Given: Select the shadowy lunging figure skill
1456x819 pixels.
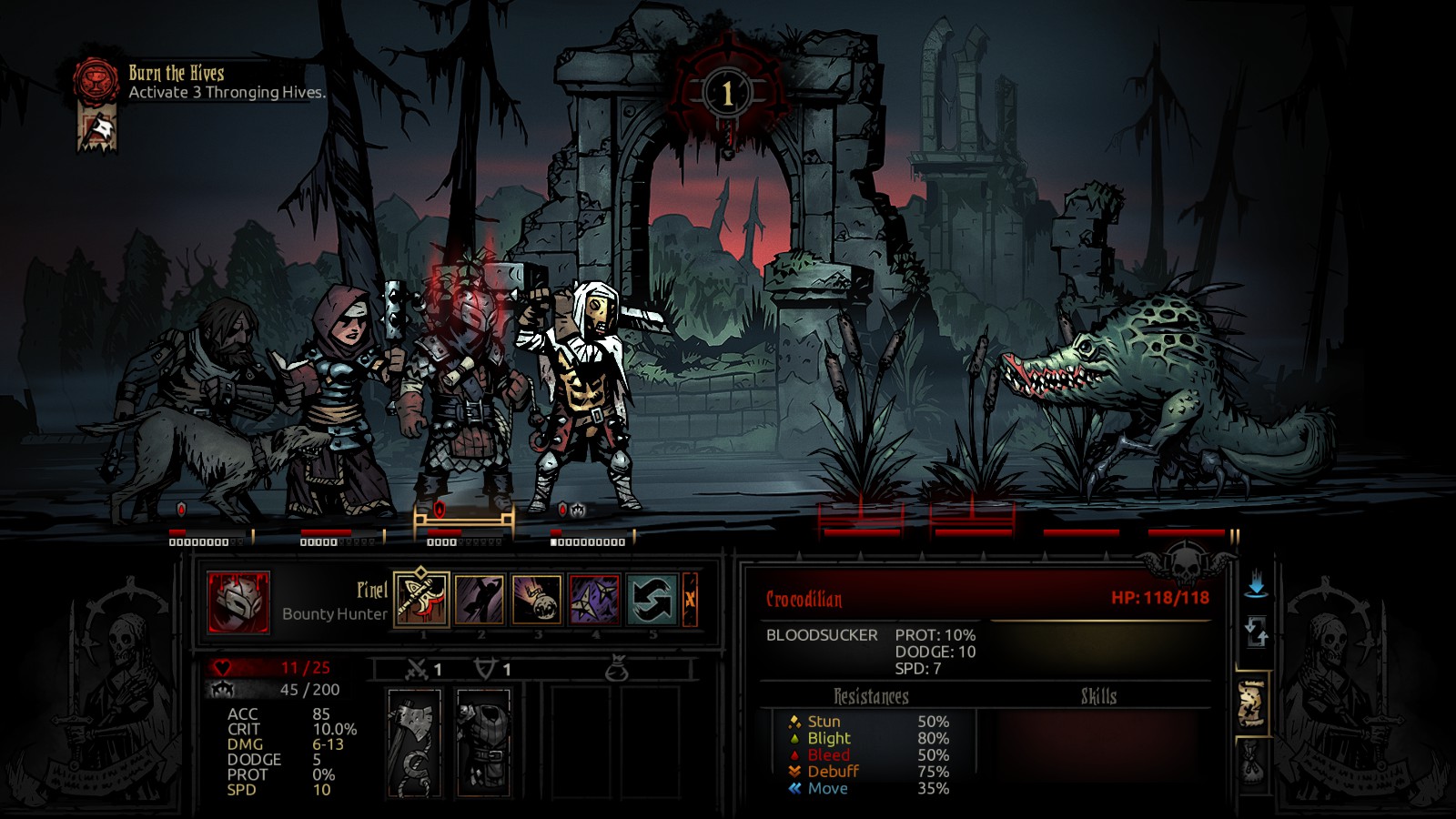Looking at the screenshot, I should coord(480,600).
